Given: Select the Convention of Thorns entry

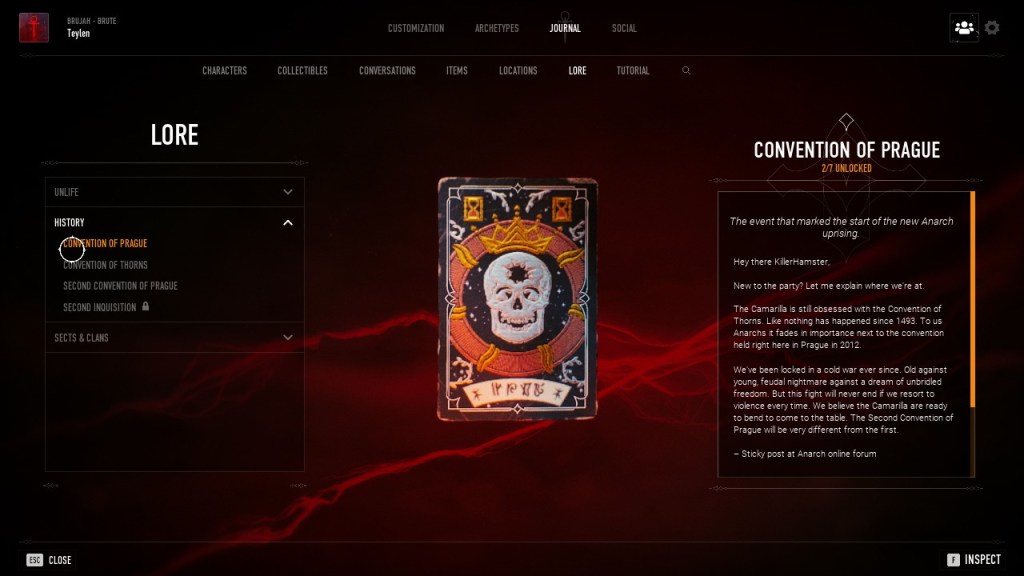Looking at the screenshot, I should point(105,265).
